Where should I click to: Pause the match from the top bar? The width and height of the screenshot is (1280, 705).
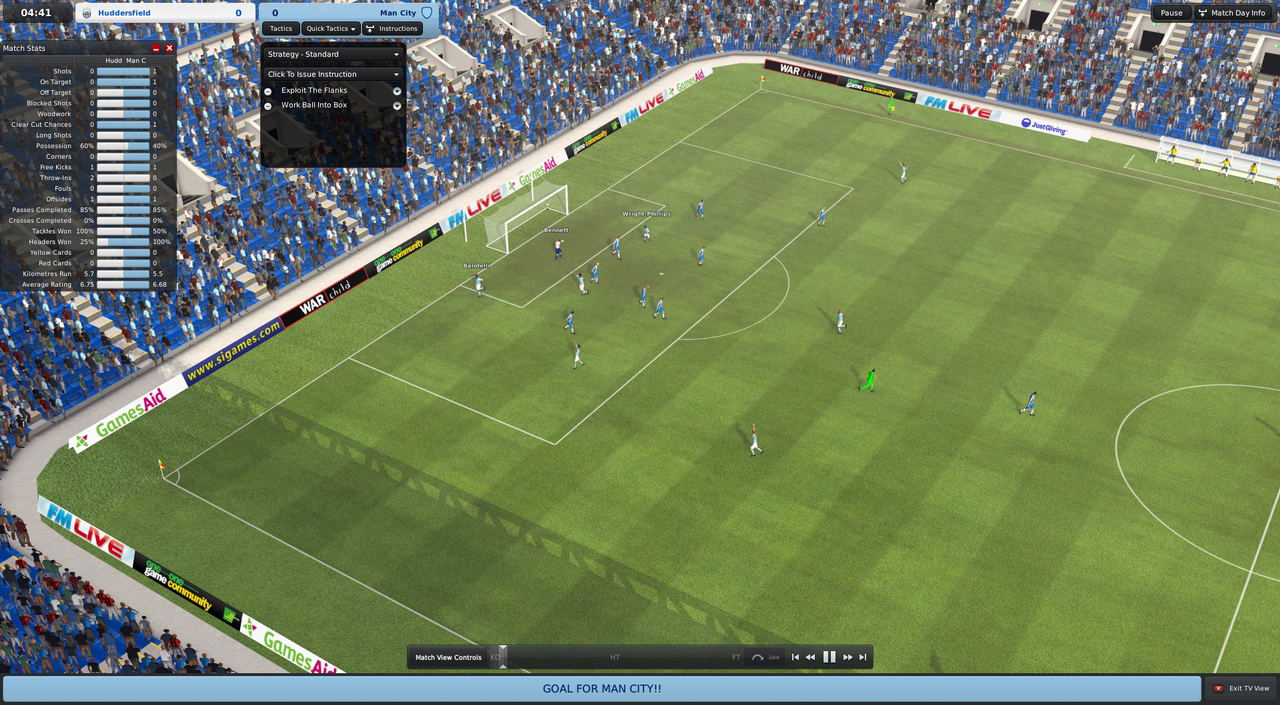point(1171,13)
